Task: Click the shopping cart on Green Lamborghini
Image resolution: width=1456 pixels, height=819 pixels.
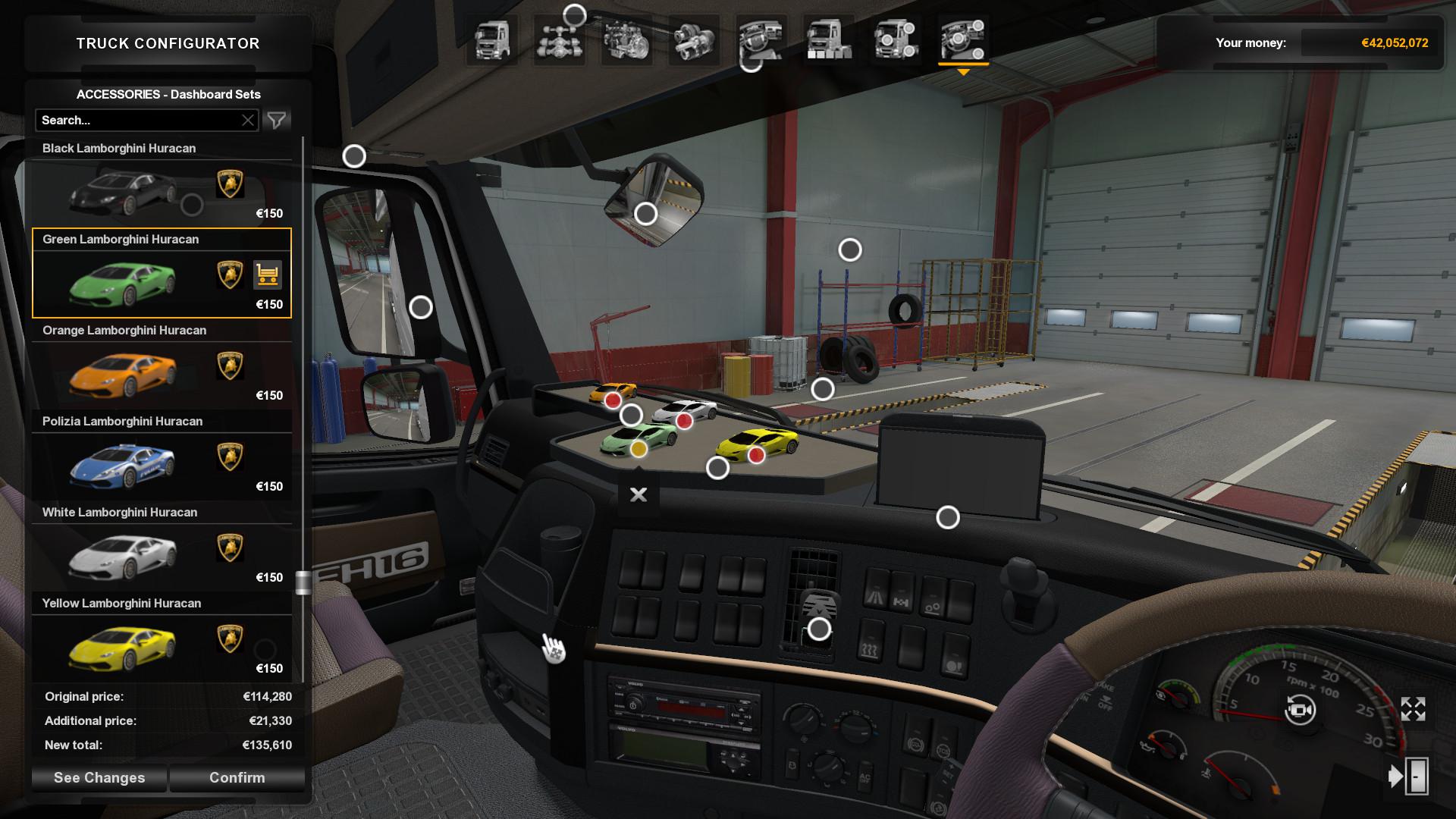Action: (x=267, y=275)
